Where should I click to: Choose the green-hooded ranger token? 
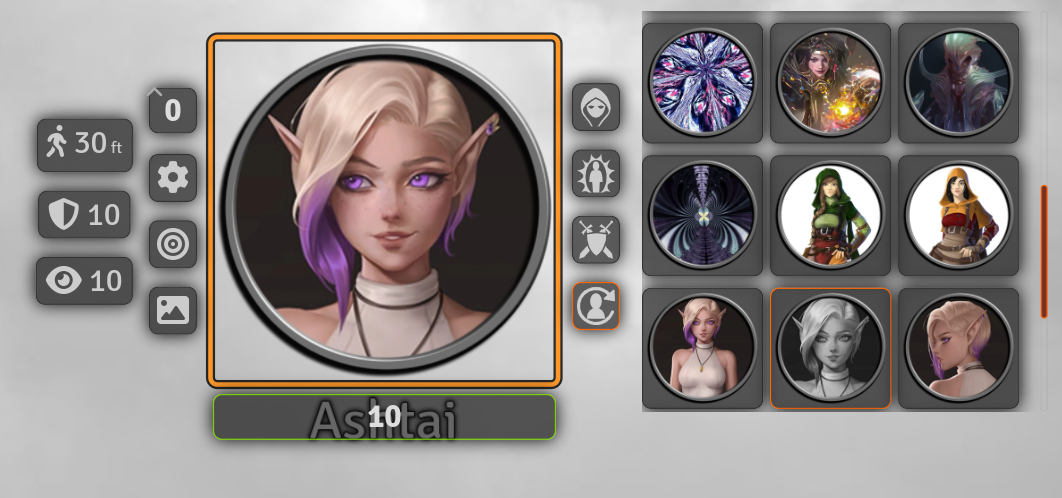coord(830,215)
